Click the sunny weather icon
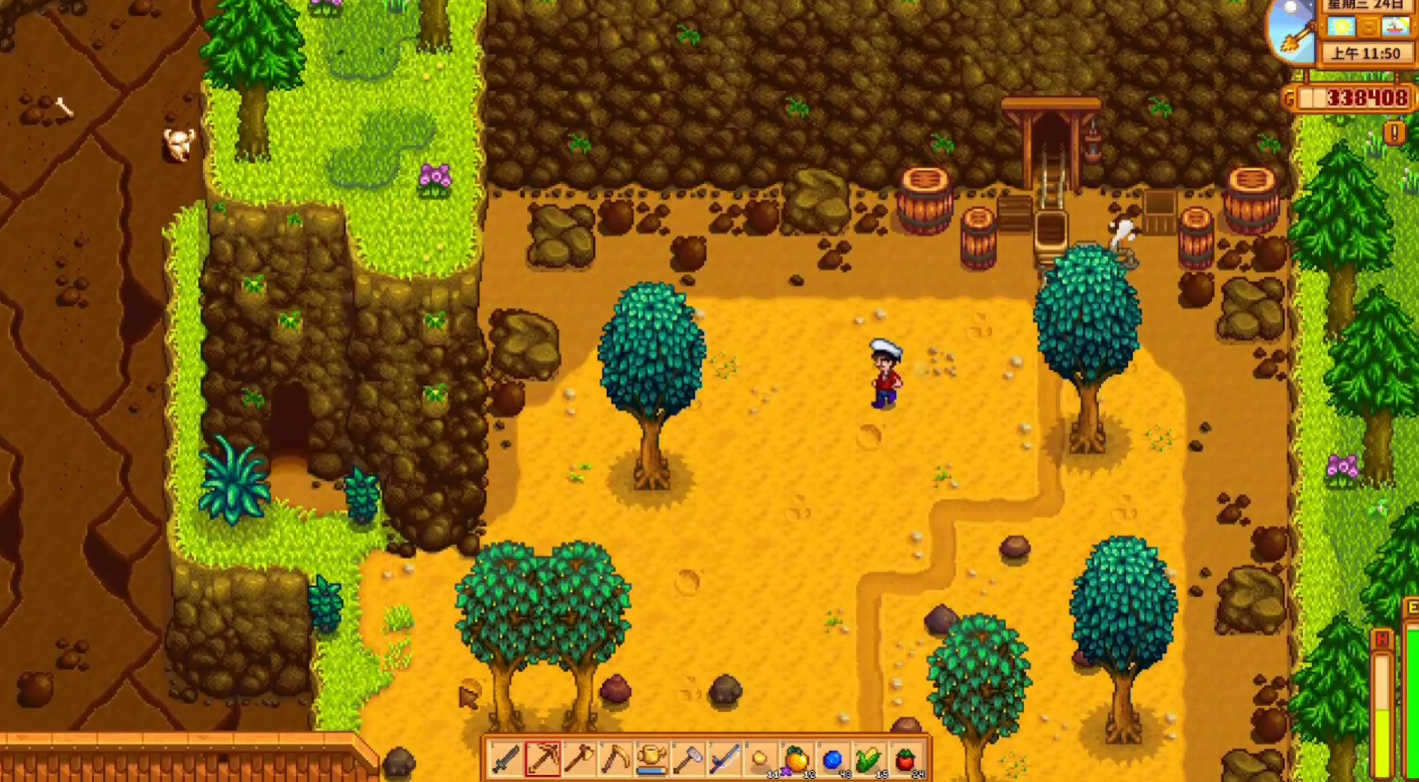Screen dimensions: 1419x782 pyautogui.click(x=1342, y=25)
